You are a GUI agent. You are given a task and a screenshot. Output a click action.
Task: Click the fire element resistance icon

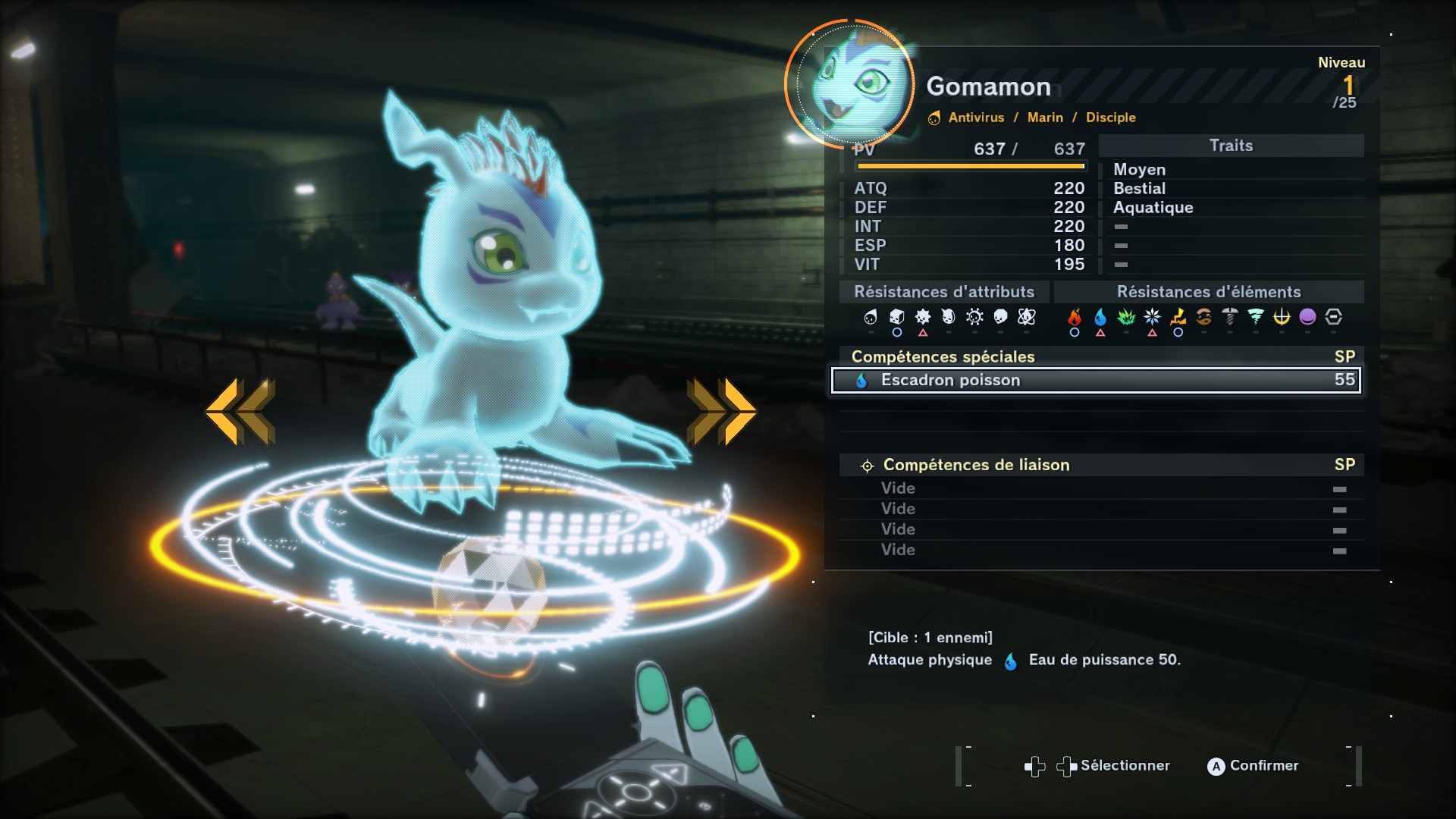1075,317
